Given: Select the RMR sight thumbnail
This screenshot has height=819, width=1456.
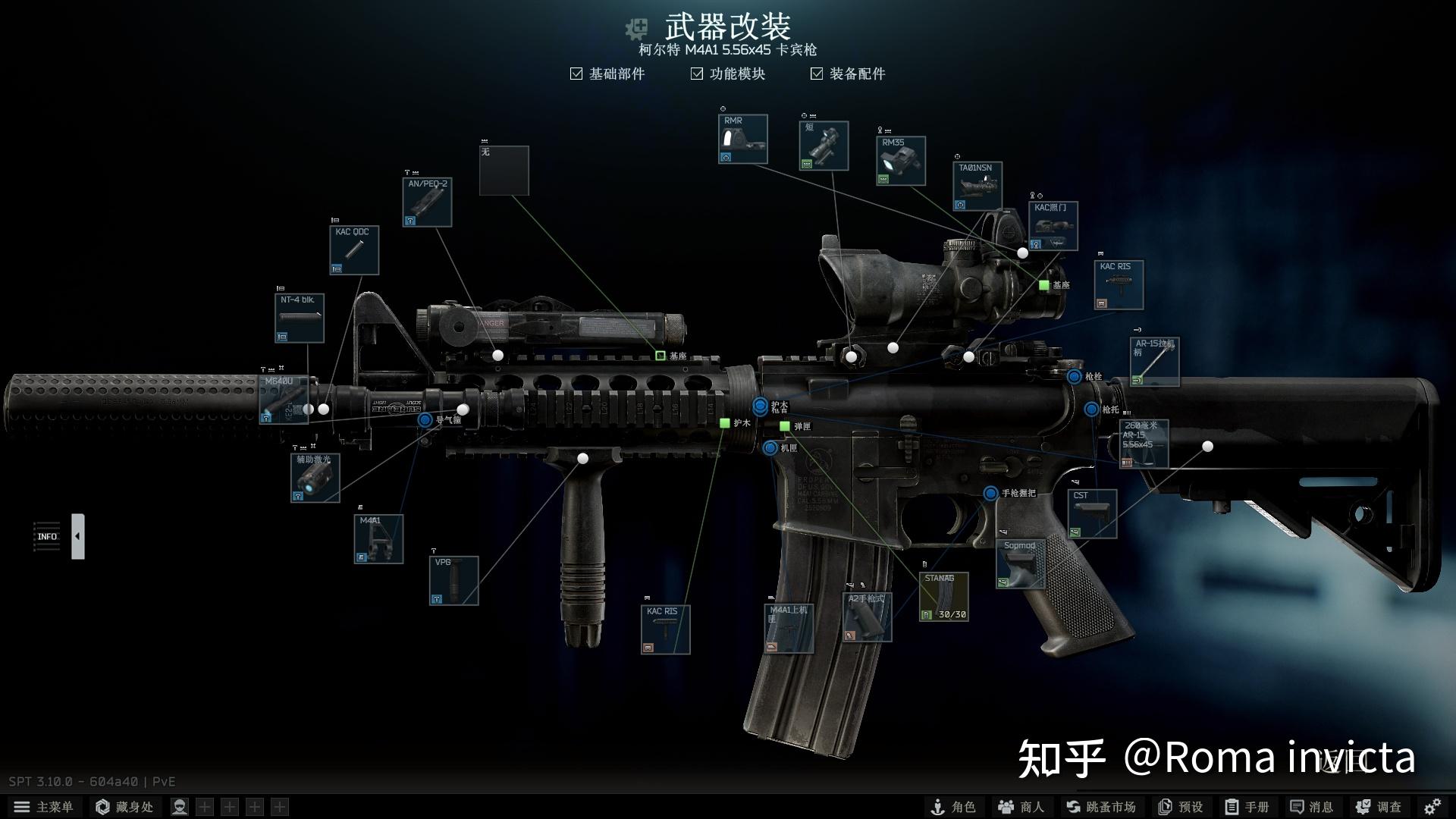Looking at the screenshot, I should click(742, 140).
